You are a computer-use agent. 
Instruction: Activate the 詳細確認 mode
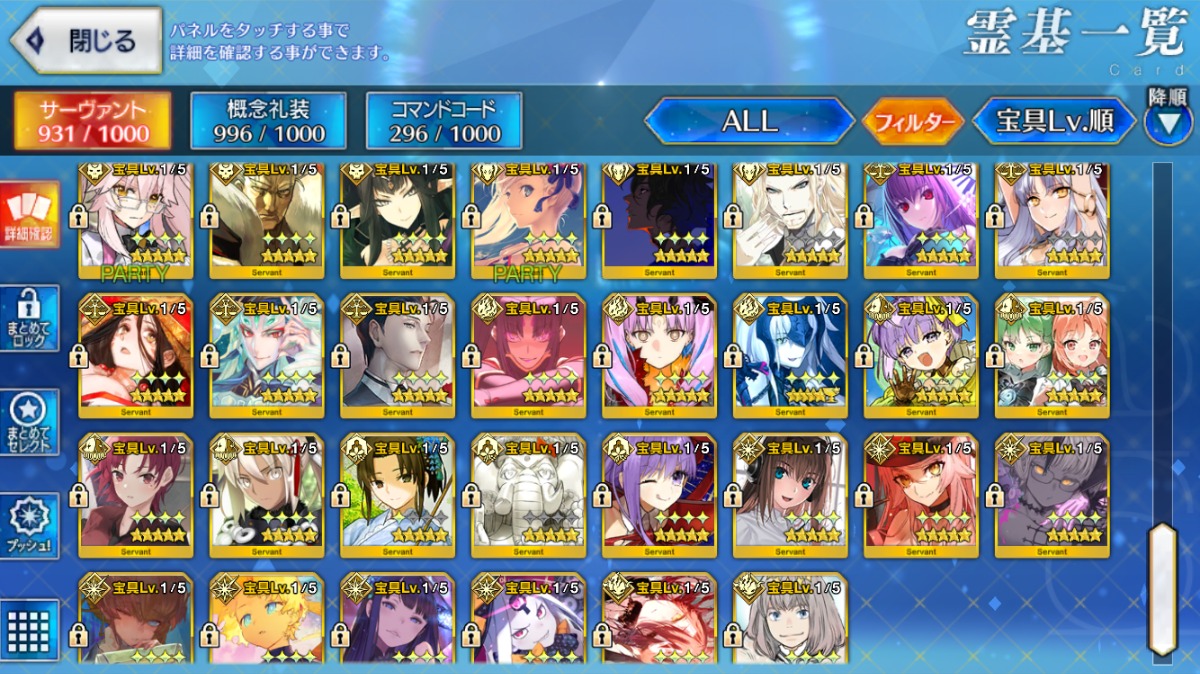[29, 215]
